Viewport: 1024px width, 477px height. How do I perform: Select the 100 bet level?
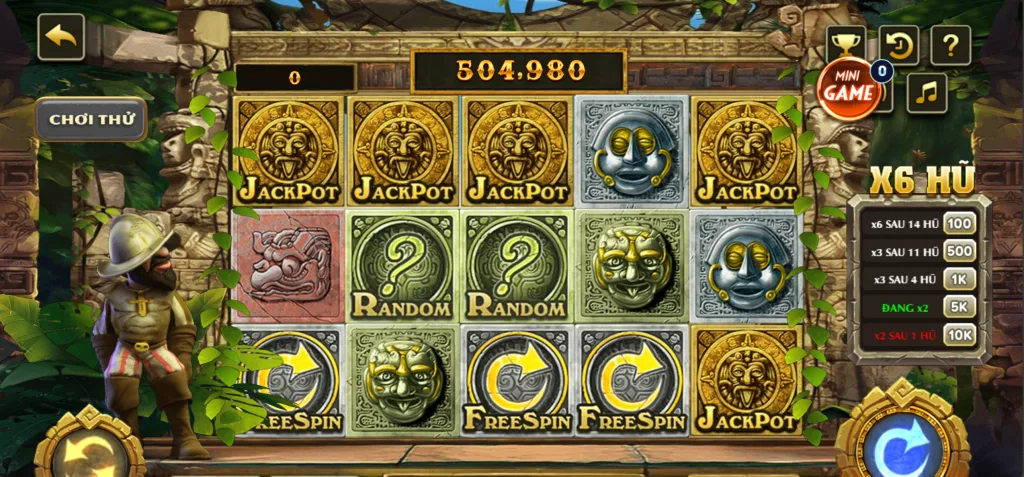[959, 223]
